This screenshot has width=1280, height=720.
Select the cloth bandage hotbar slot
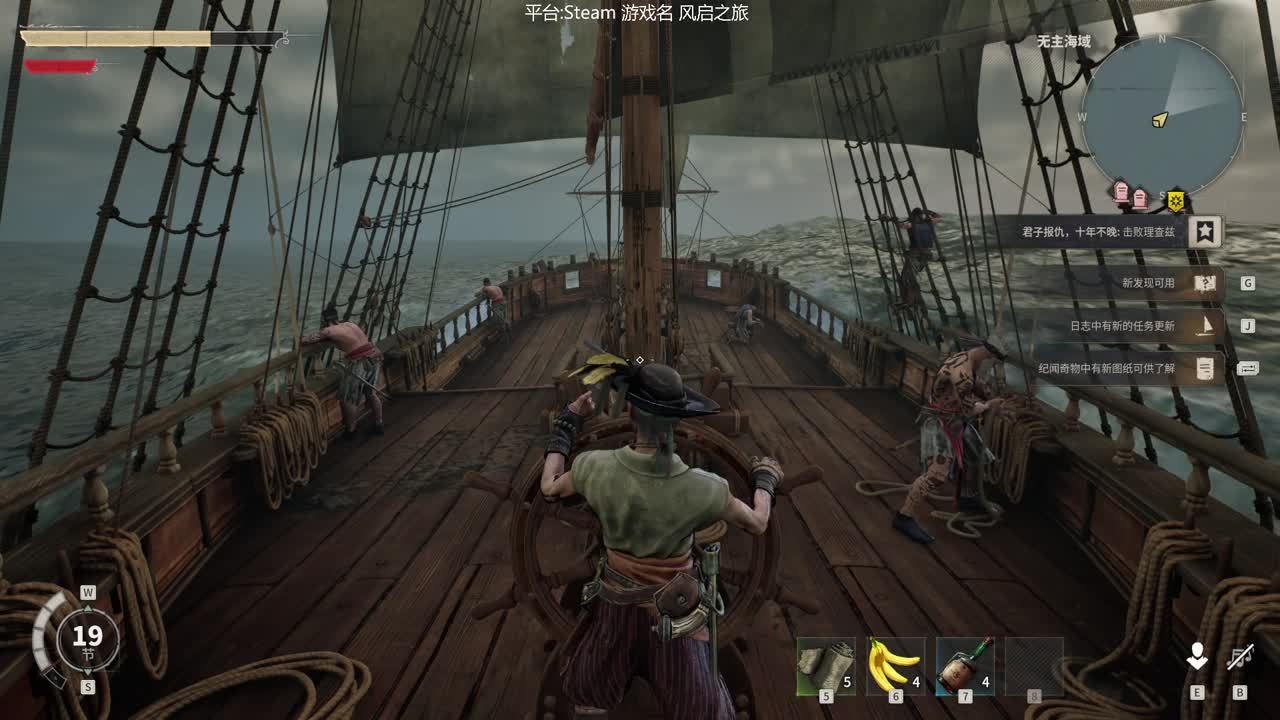pyautogui.click(x=826, y=667)
